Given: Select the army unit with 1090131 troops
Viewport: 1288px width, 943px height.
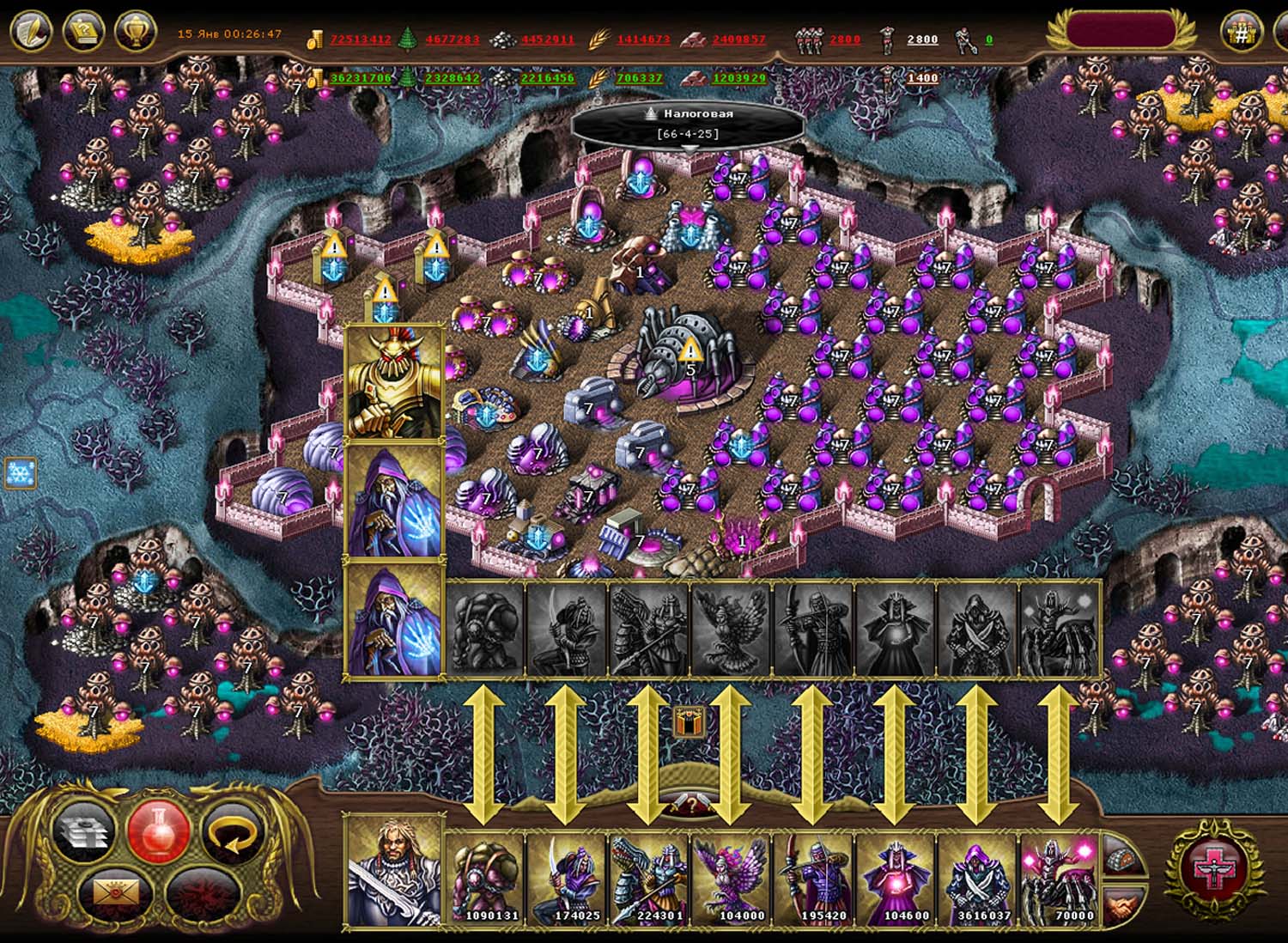Looking at the screenshot, I should coord(485,879).
